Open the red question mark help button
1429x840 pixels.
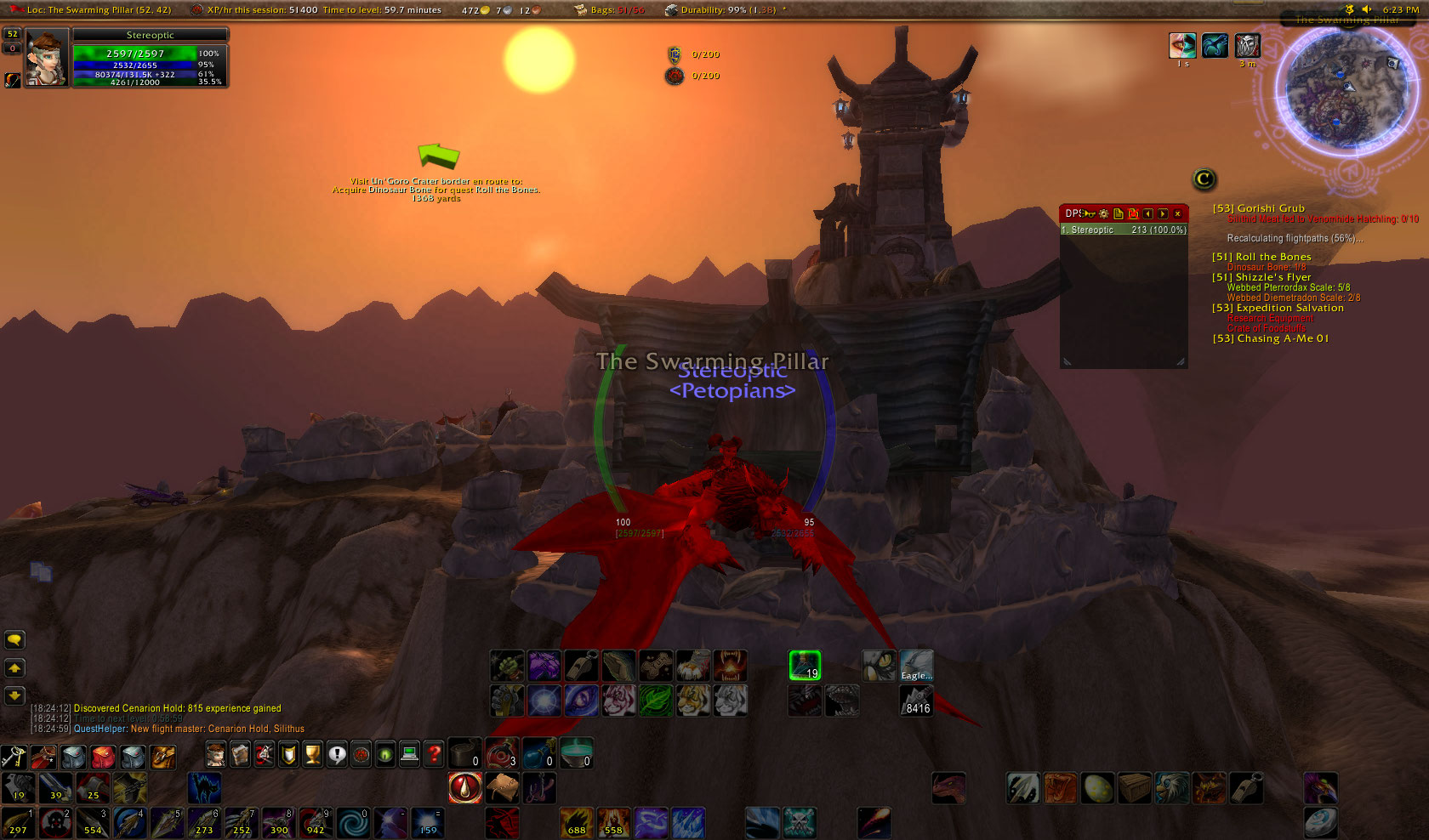[435, 754]
